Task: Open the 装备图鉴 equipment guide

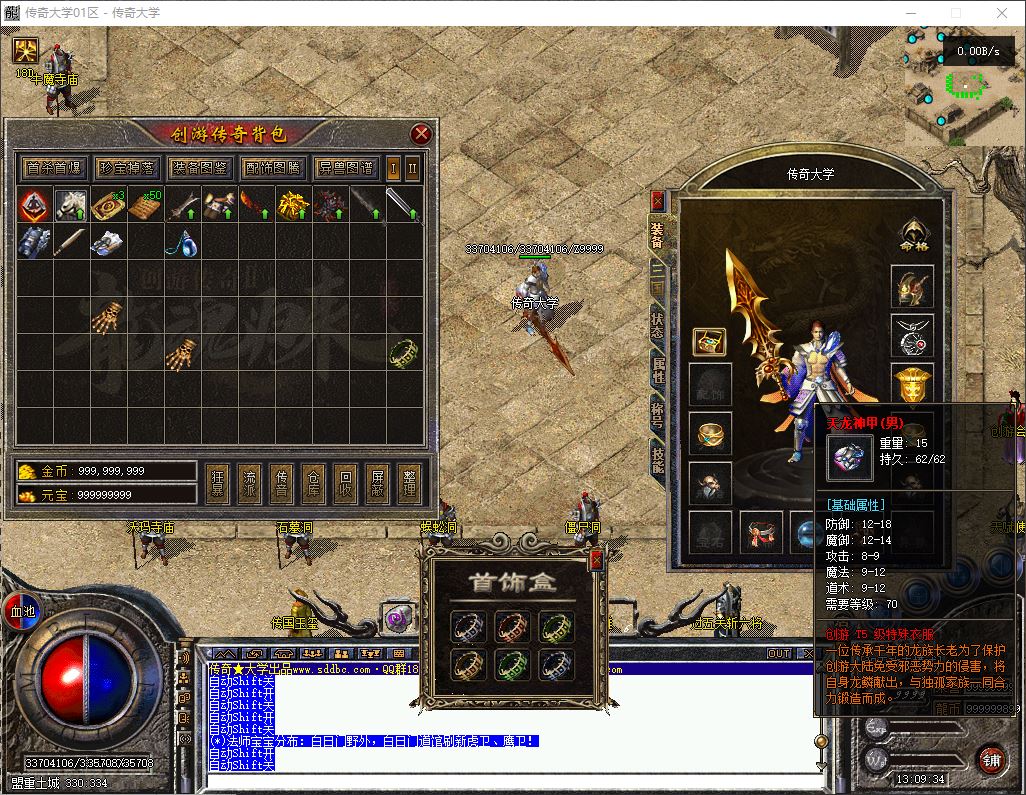Action: [199, 167]
